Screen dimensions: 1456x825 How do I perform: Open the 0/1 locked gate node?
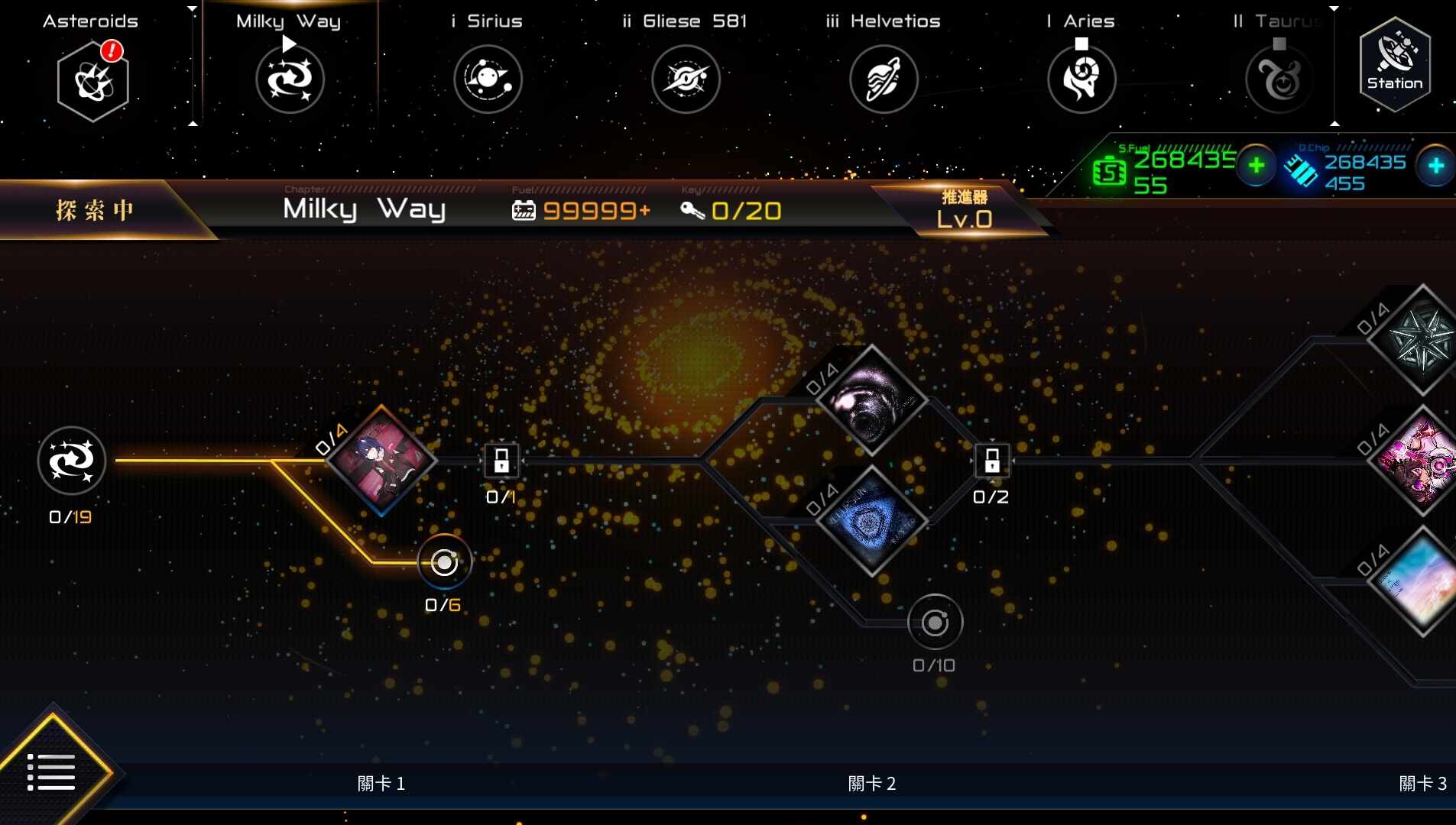point(501,461)
